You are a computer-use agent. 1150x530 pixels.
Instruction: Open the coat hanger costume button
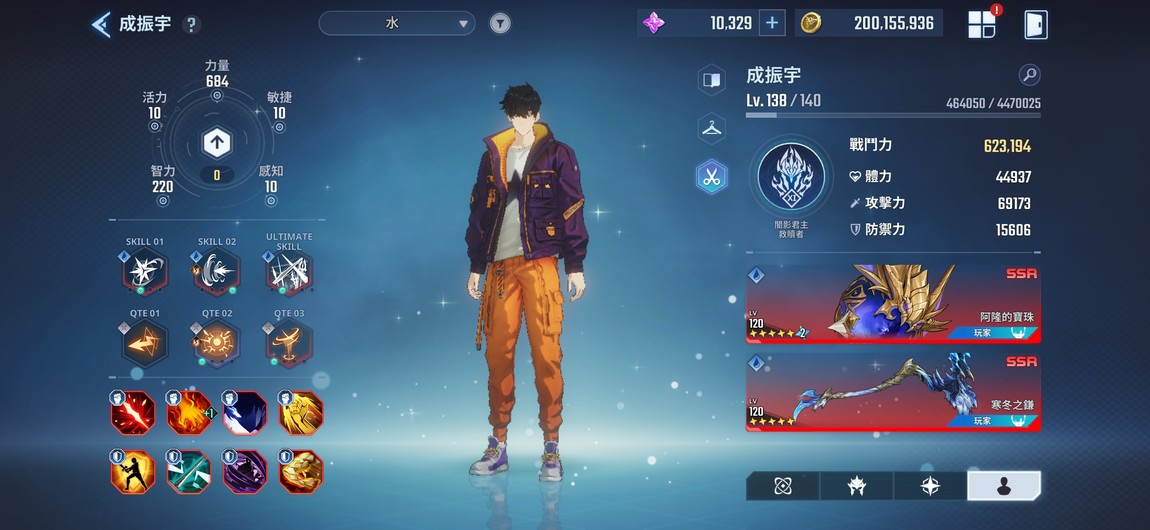711,127
